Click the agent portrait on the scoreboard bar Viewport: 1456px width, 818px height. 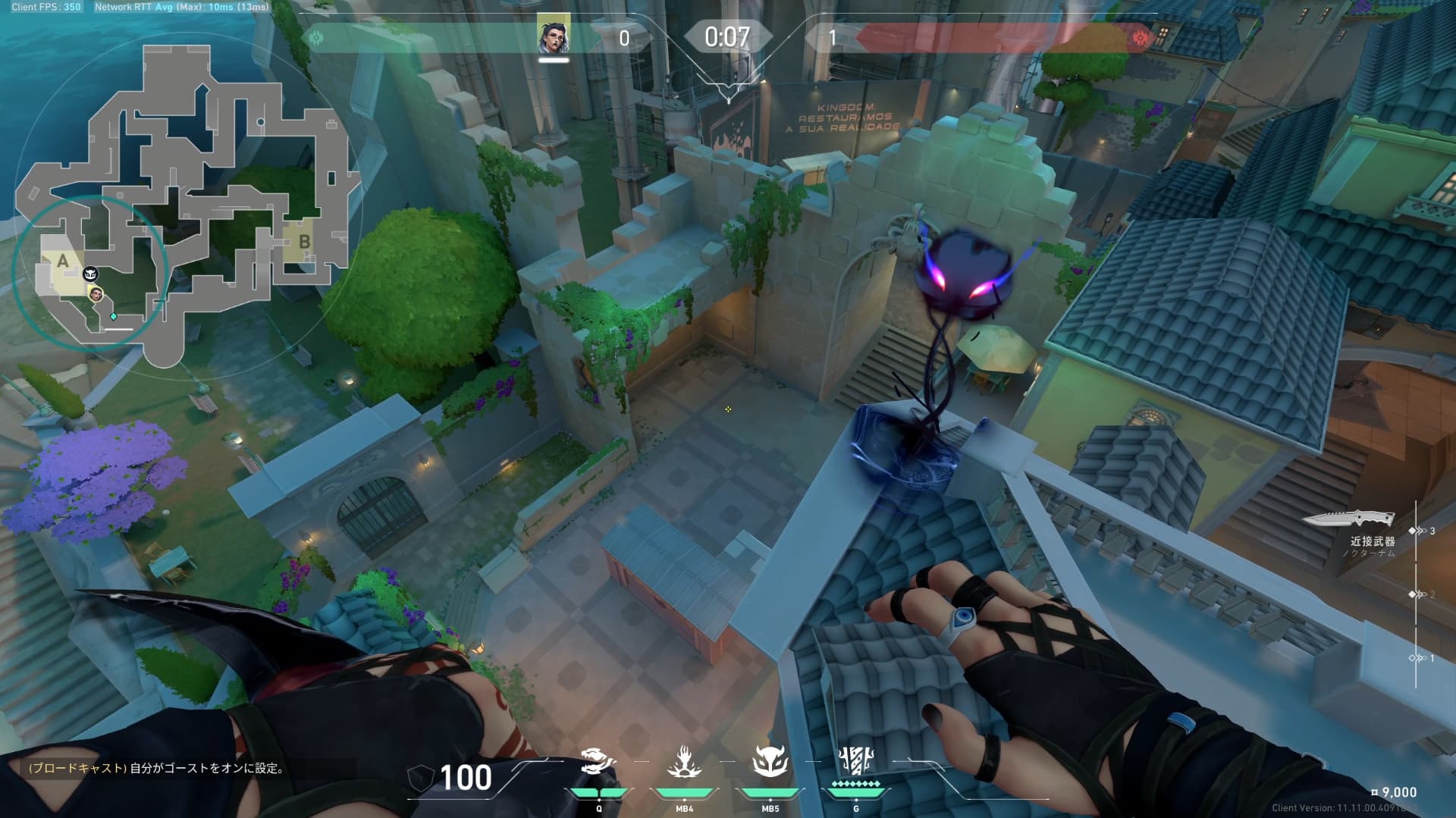tap(554, 36)
